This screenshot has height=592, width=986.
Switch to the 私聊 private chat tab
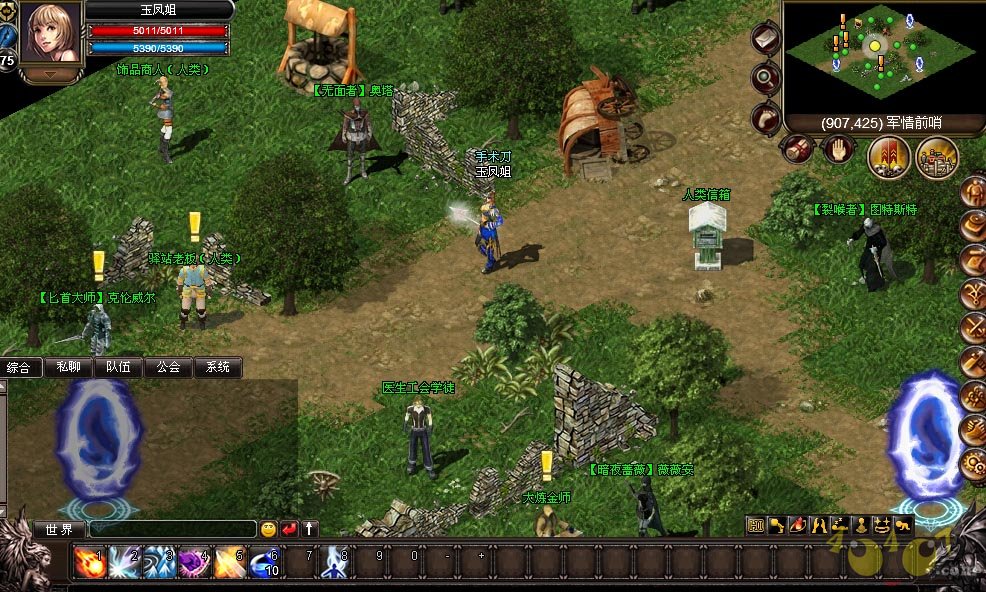(x=69, y=367)
